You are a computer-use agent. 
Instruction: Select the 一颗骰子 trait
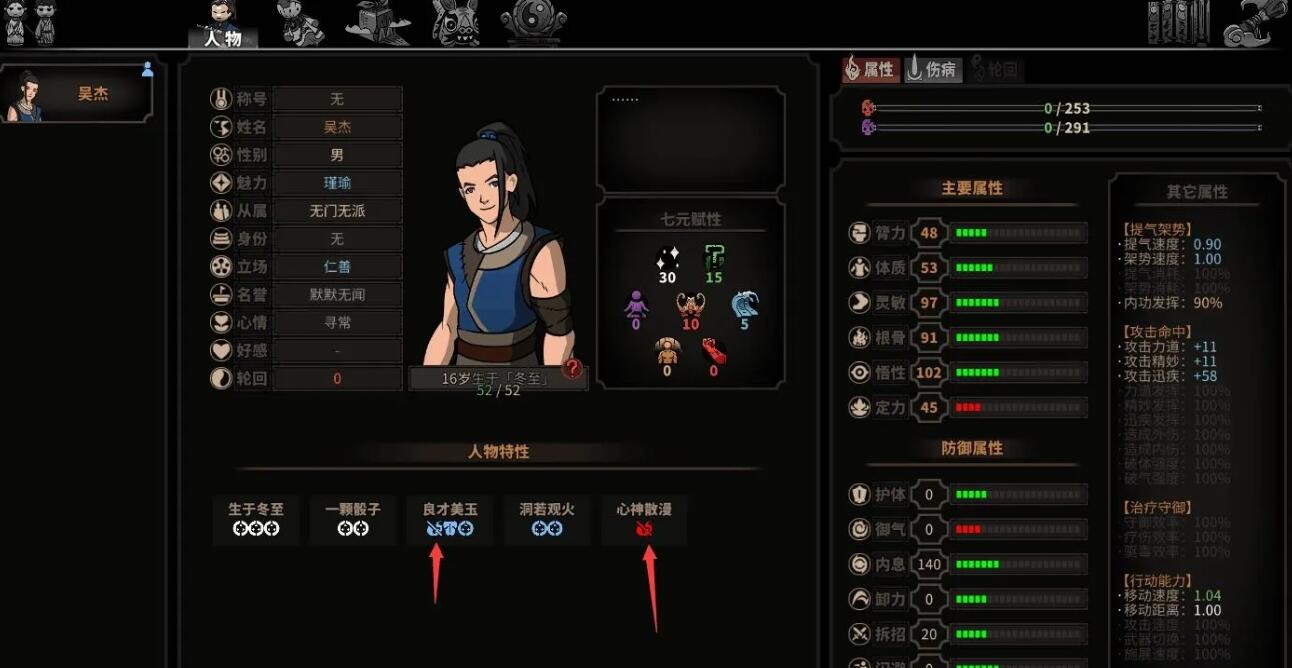[353, 519]
